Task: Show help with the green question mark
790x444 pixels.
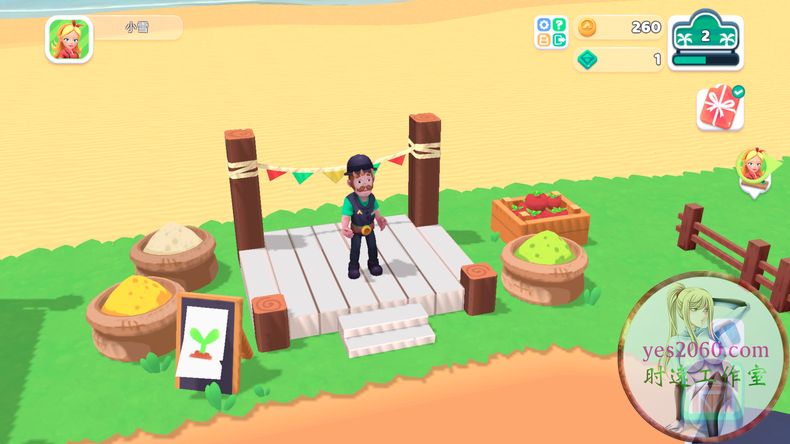Action: click(559, 25)
